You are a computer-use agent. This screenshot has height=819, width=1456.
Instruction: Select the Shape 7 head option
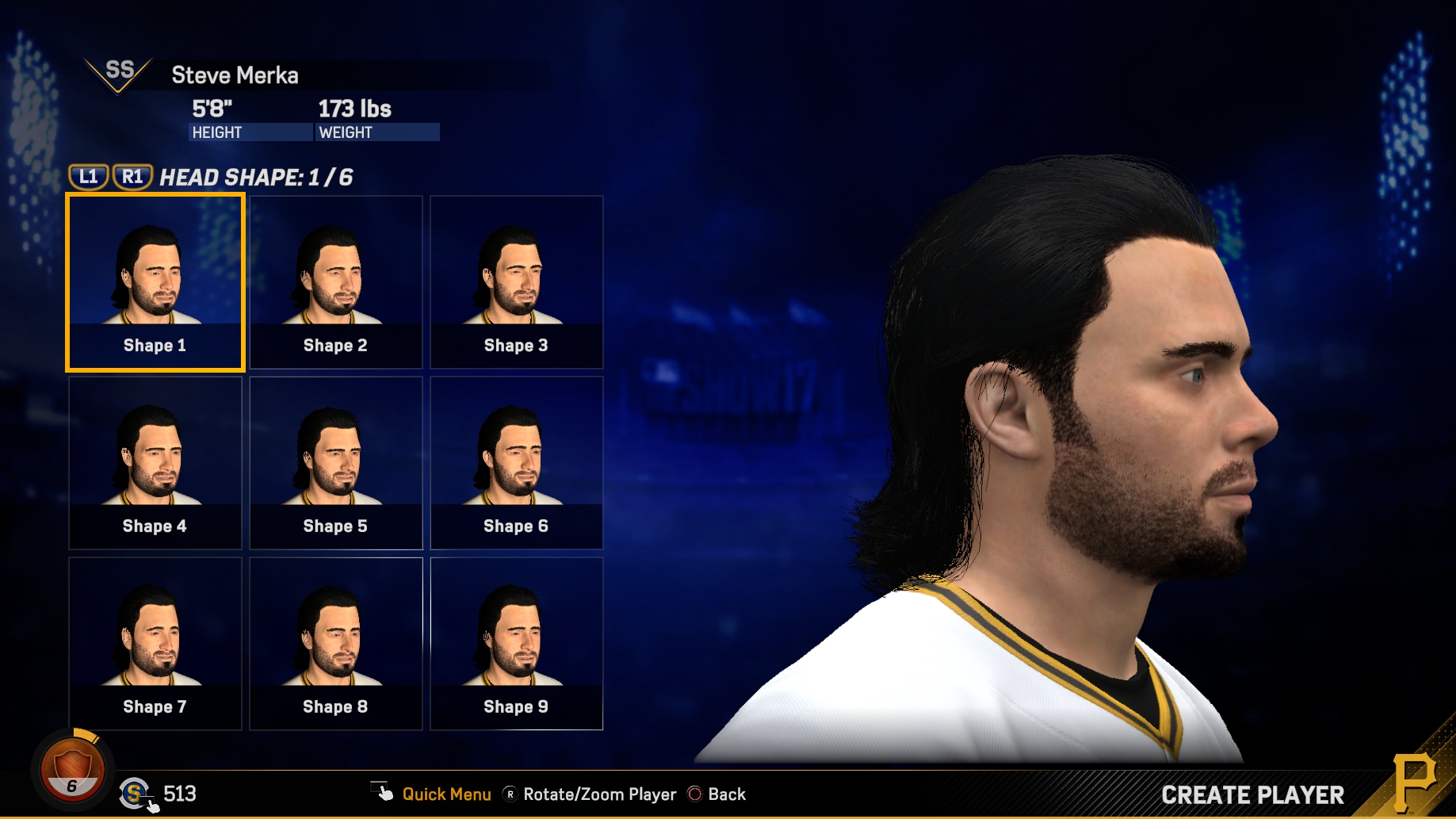[x=155, y=644]
